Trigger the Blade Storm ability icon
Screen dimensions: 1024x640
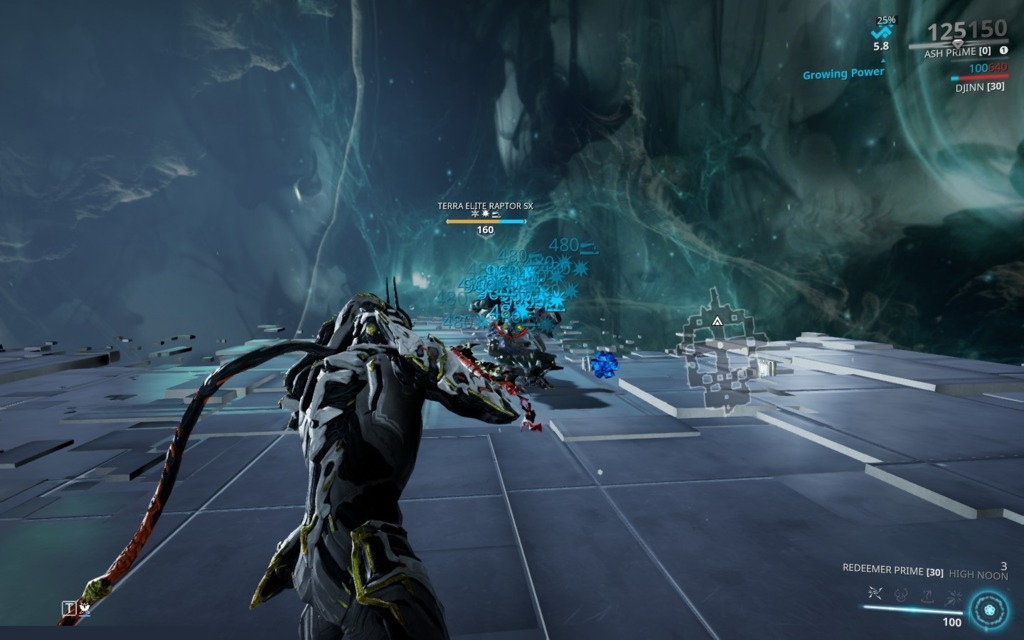point(952,594)
